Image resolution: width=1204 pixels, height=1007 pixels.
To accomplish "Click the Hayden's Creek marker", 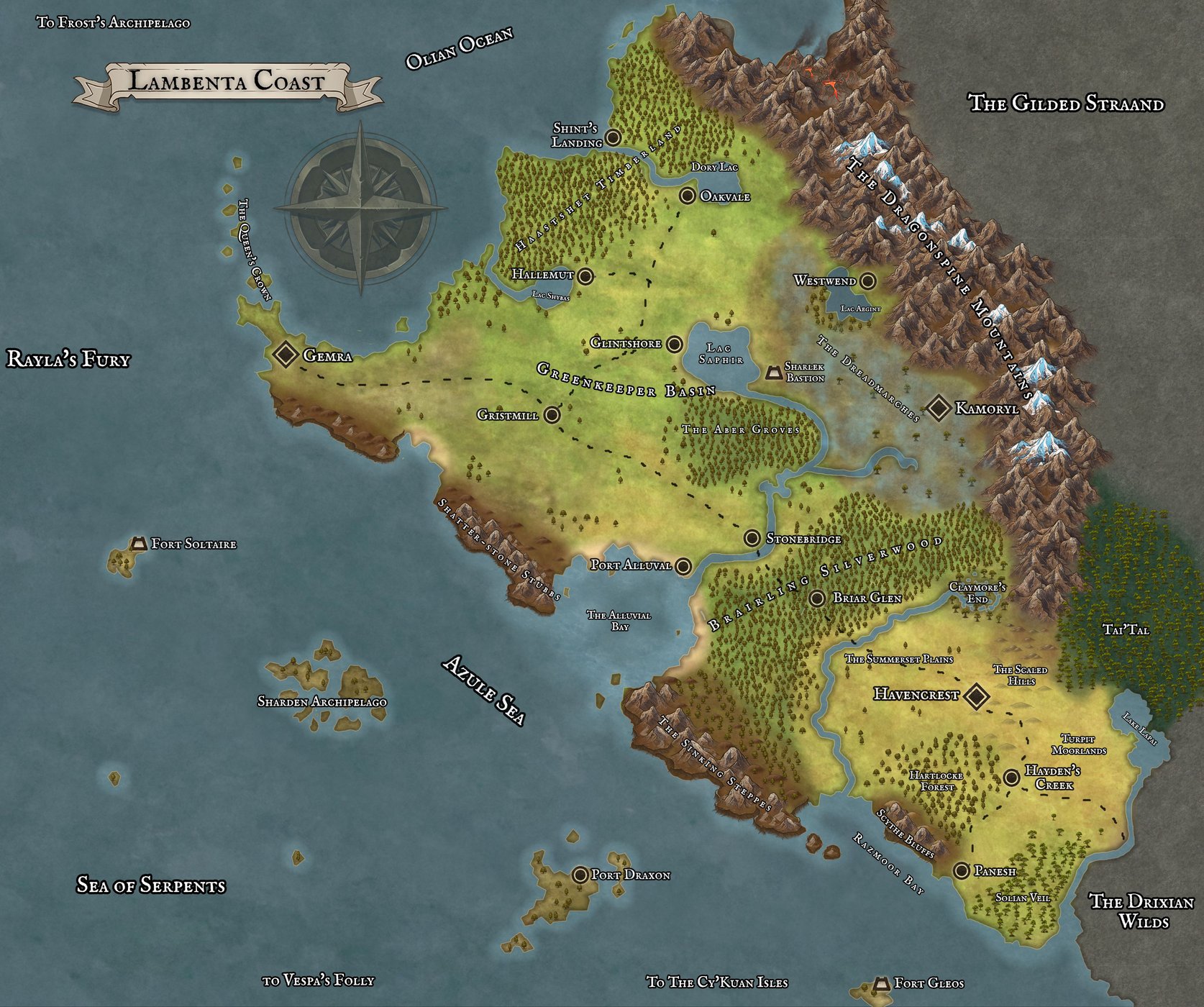I will [1011, 777].
